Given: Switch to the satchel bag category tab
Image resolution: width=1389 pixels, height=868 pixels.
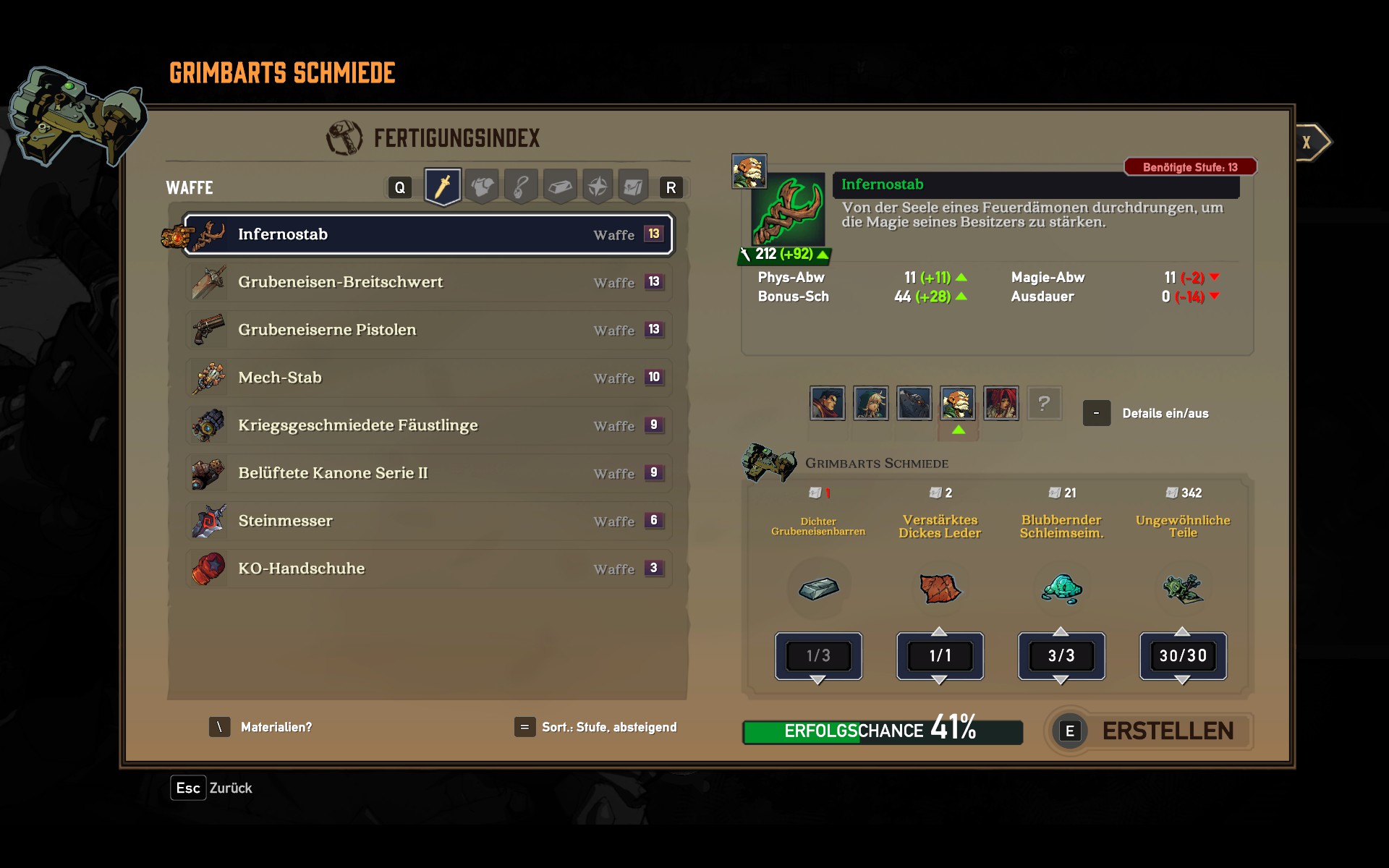Looking at the screenshot, I should point(633,187).
